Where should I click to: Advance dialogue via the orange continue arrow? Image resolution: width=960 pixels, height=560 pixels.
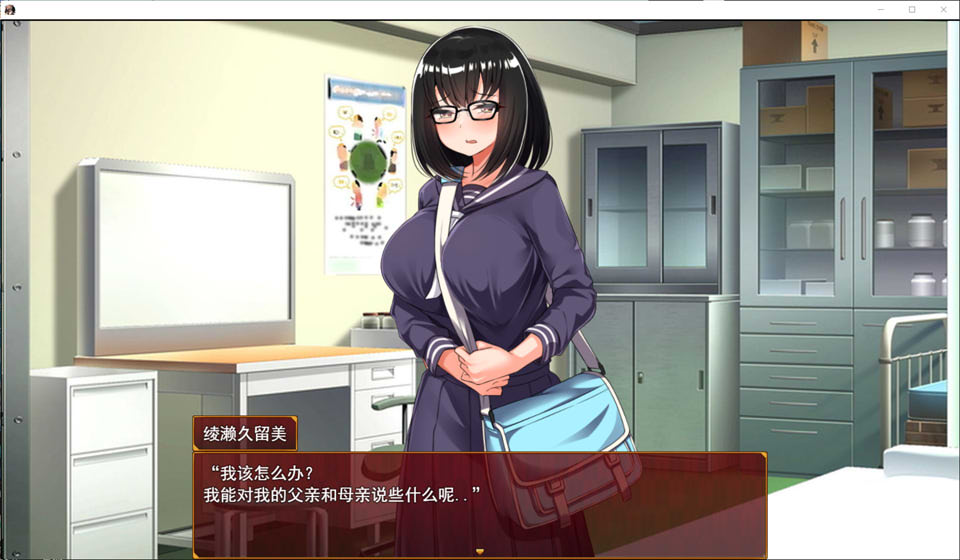pyautogui.click(x=479, y=551)
